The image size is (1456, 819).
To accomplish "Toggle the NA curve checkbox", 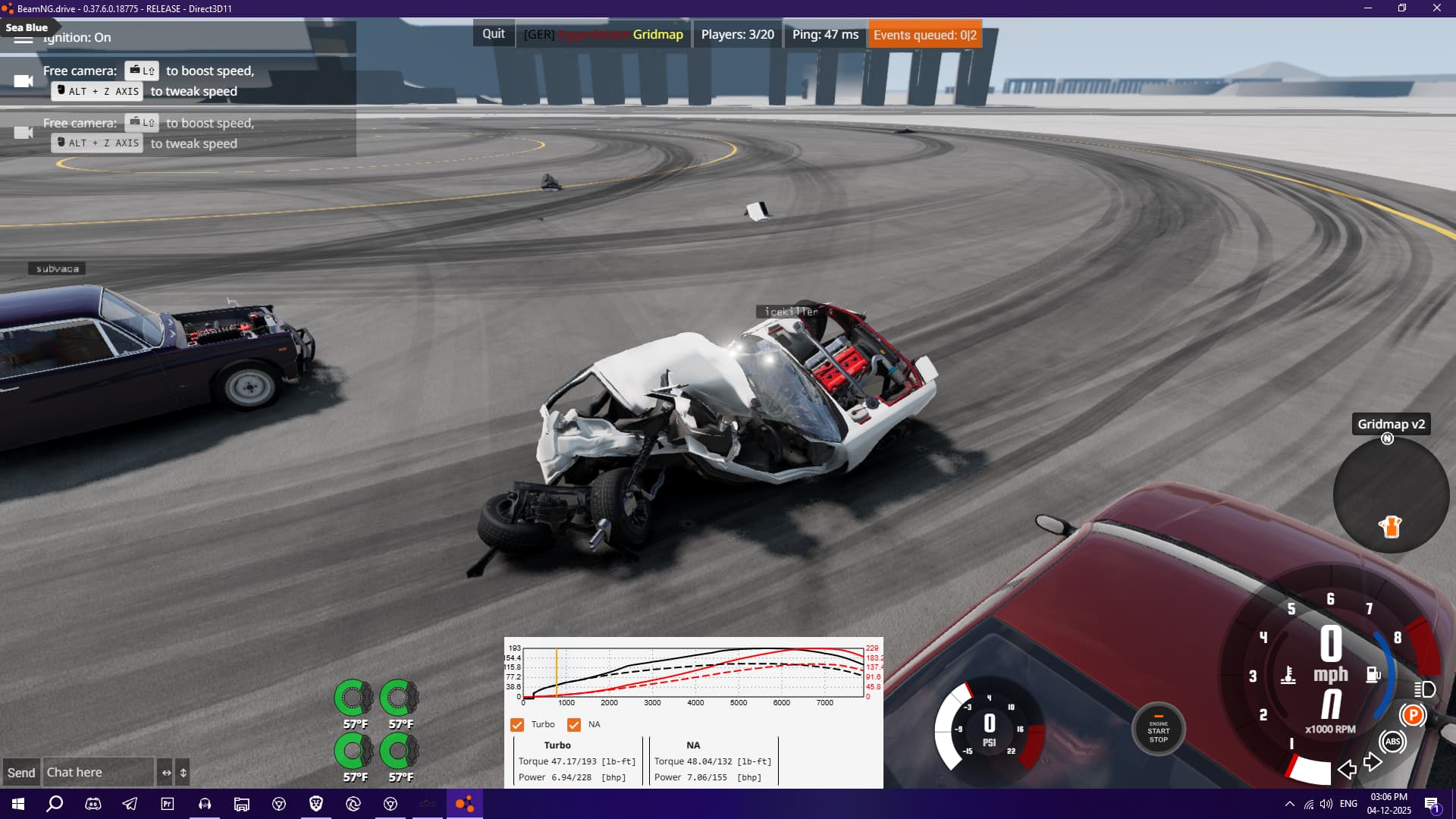I will tap(574, 725).
